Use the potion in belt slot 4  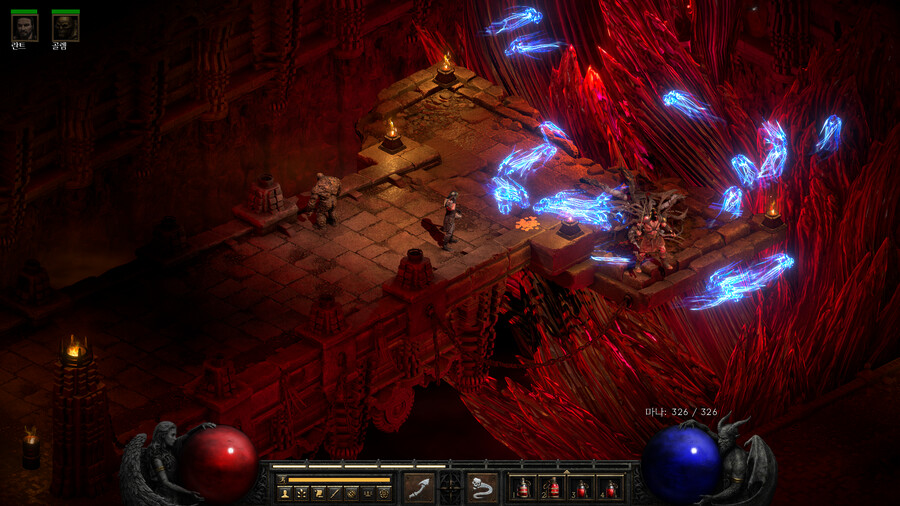610,488
